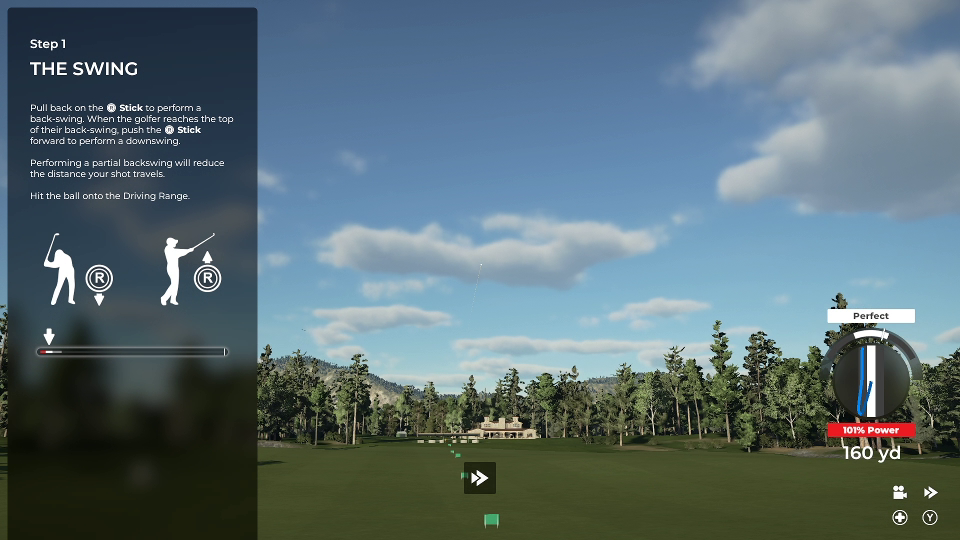This screenshot has width=960, height=540.
Task: Select the video camera icon
Action: coord(900,492)
